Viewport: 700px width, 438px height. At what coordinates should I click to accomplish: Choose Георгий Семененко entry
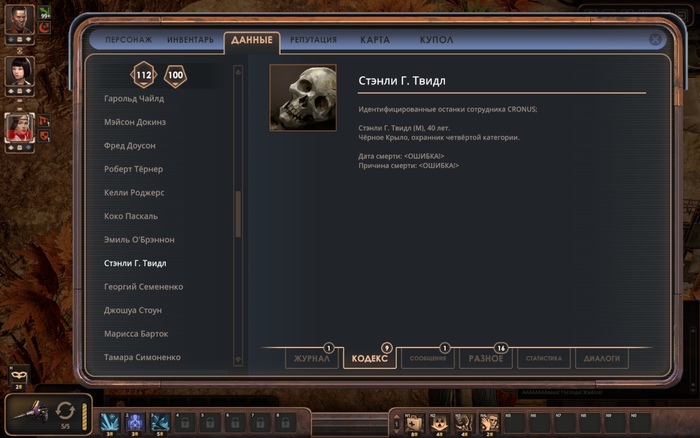point(142,287)
